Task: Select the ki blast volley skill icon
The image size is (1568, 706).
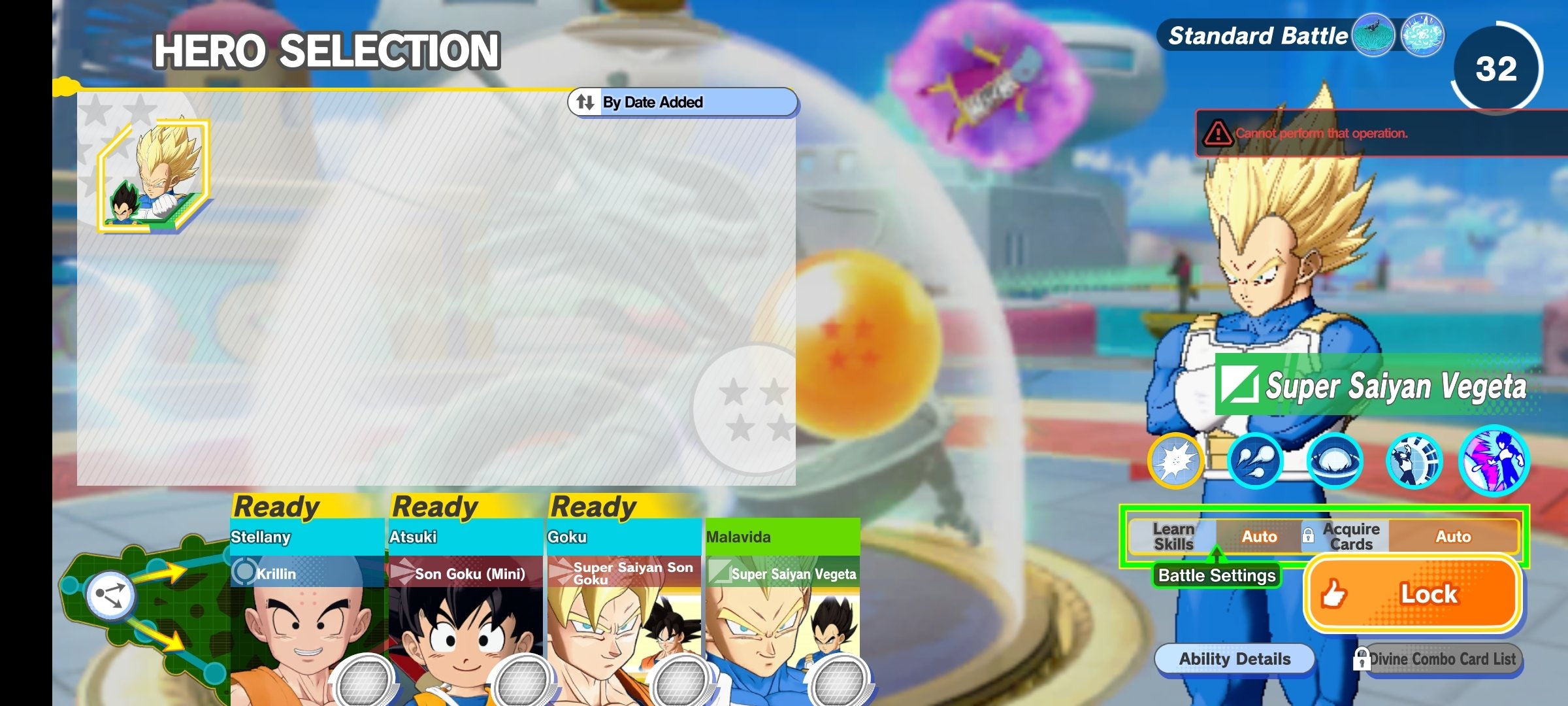Action: click(1254, 461)
